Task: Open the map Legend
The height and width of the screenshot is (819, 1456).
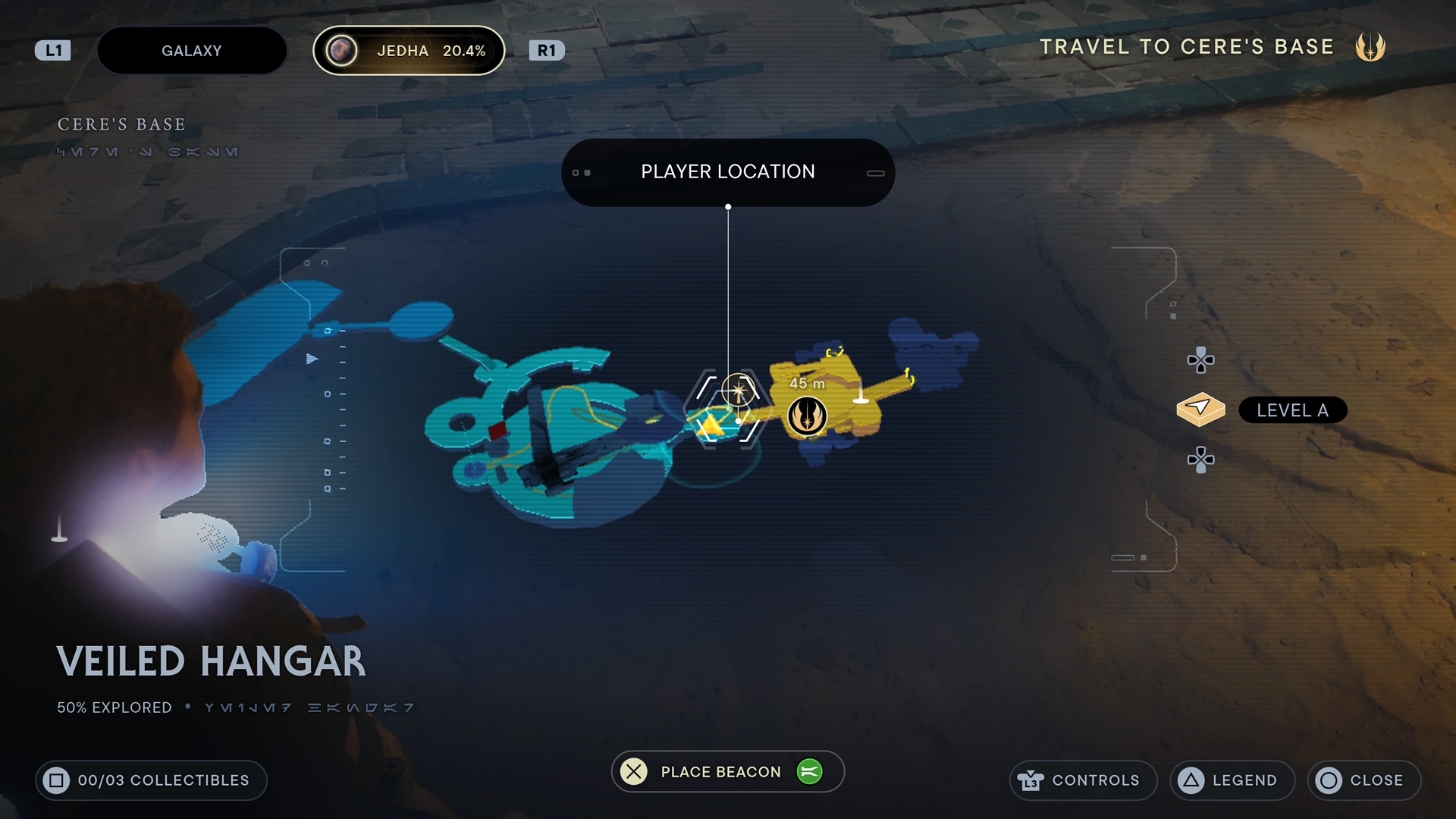Action: 1232,780
